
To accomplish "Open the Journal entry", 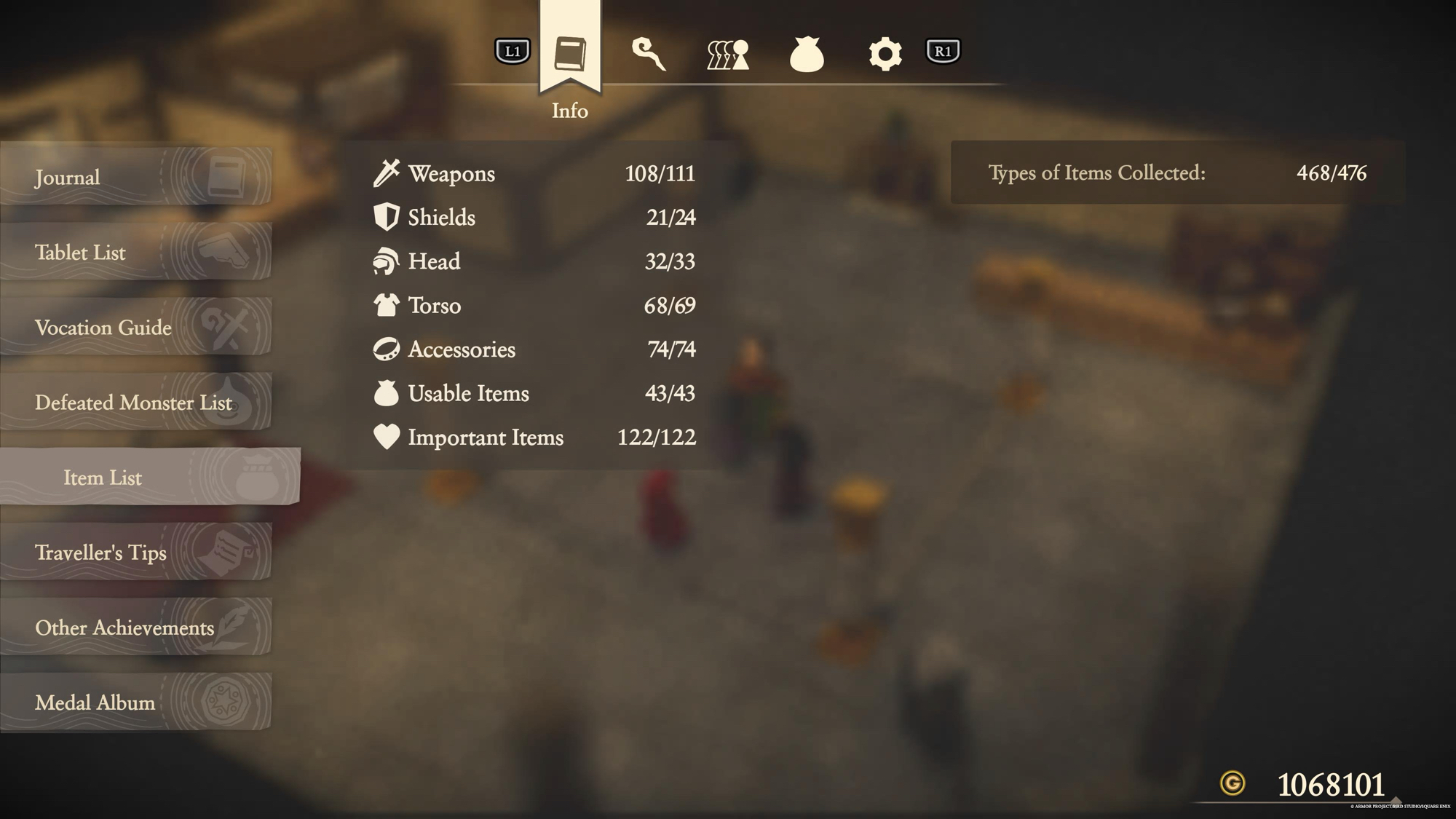I will pos(135,177).
